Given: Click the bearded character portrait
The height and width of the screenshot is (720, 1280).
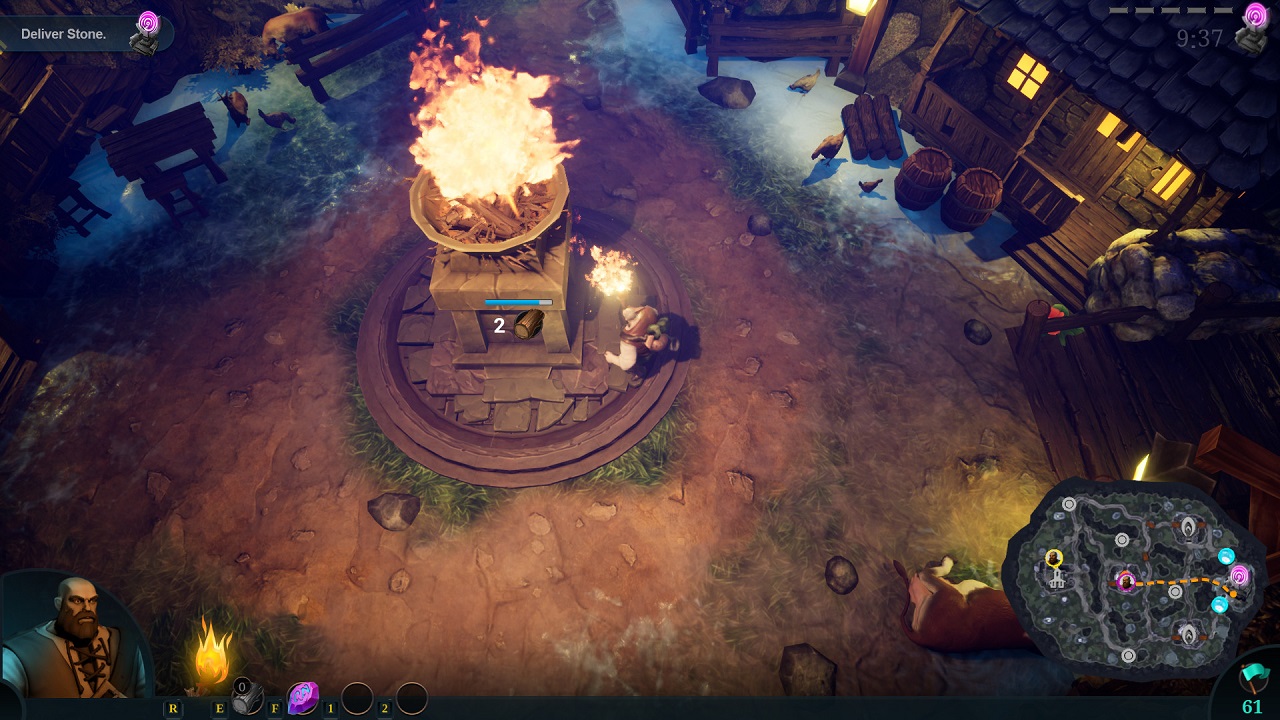Looking at the screenshot, I should (70, 637).
